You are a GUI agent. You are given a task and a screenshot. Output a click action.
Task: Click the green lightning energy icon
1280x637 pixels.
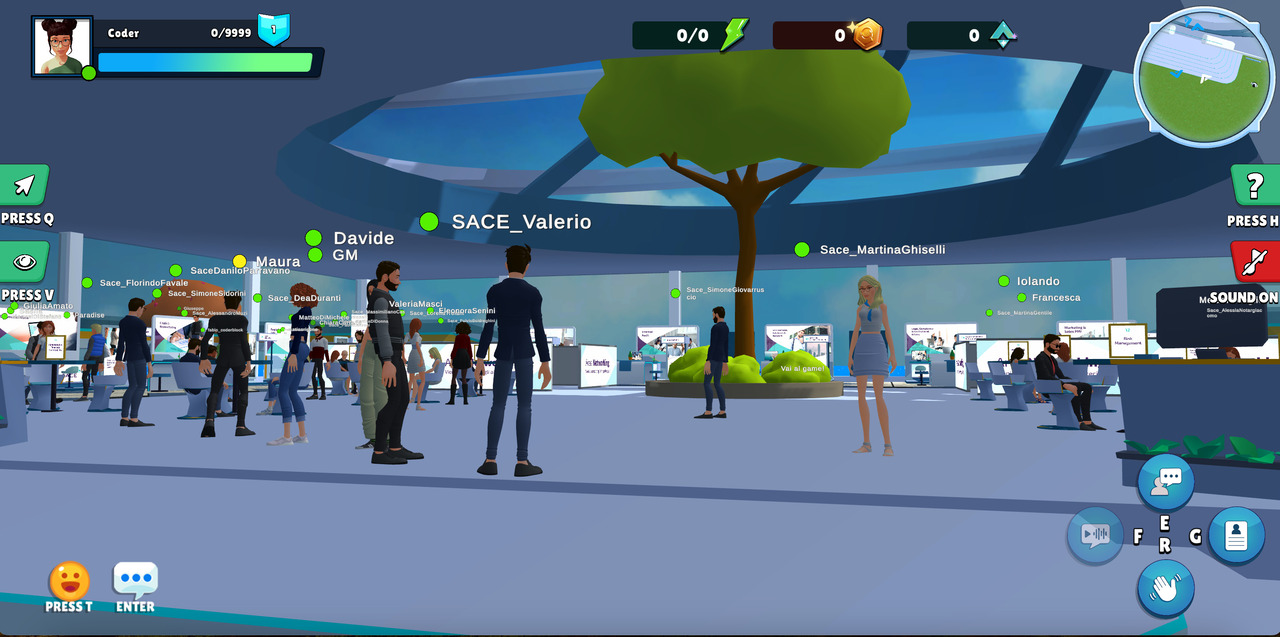(734, 35)
